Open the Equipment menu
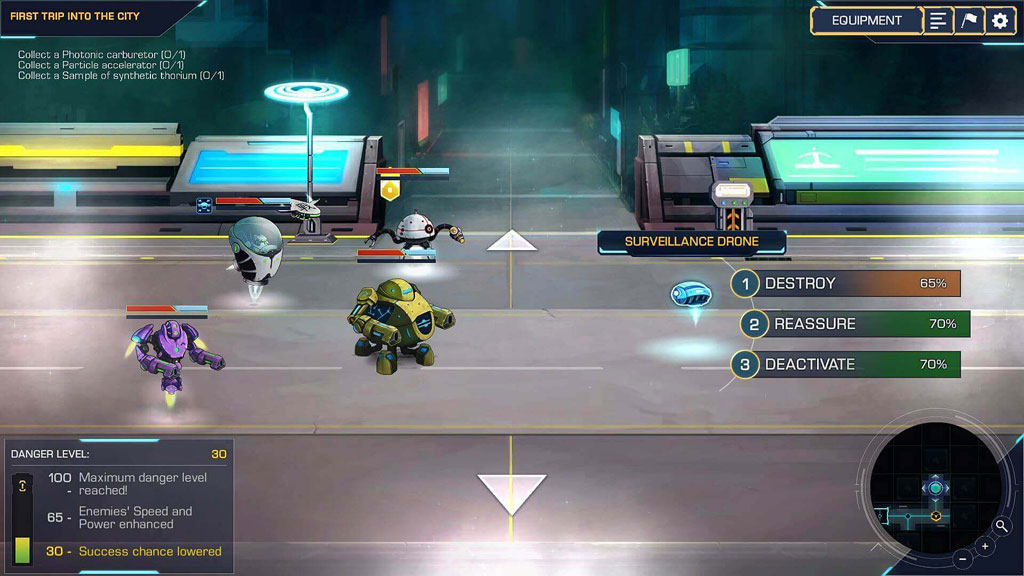This screenshot has height=576, width=1024. coord(866,20)
